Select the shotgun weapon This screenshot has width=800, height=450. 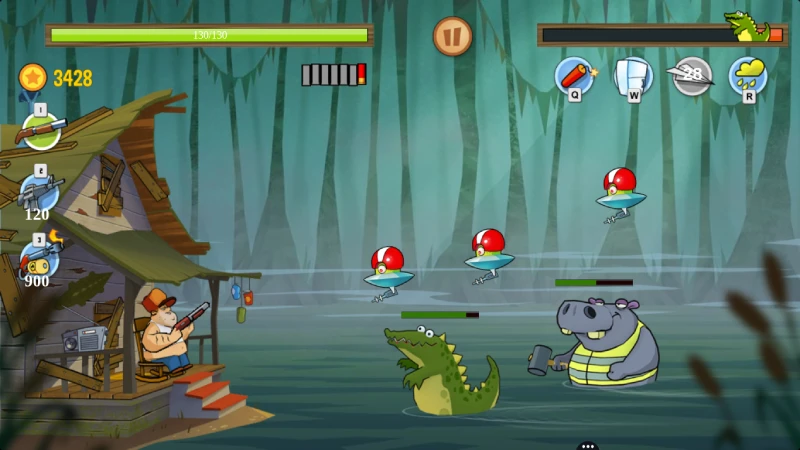coord(42,130)
